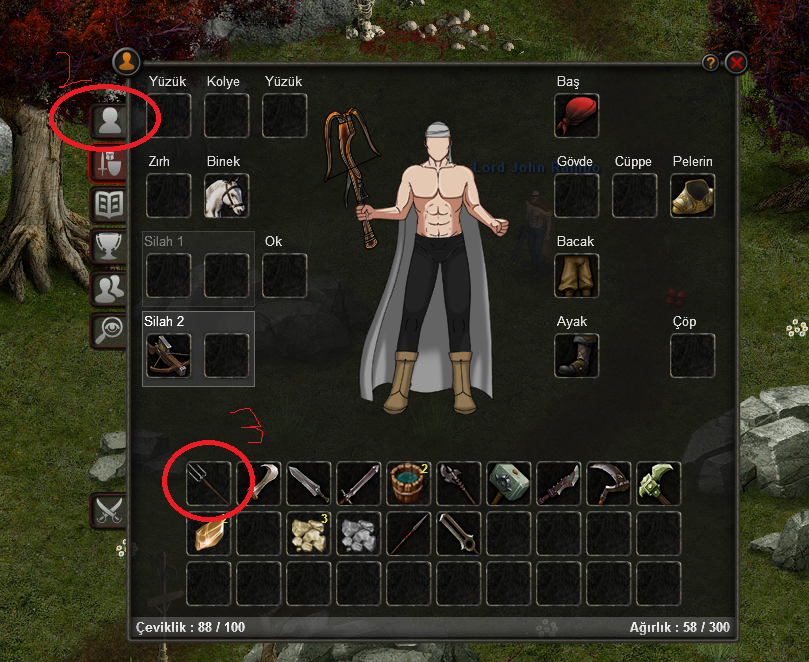The image size is (809, 662).
Task: Select the trousers in the Bacak slot
Action: (577, 276)
